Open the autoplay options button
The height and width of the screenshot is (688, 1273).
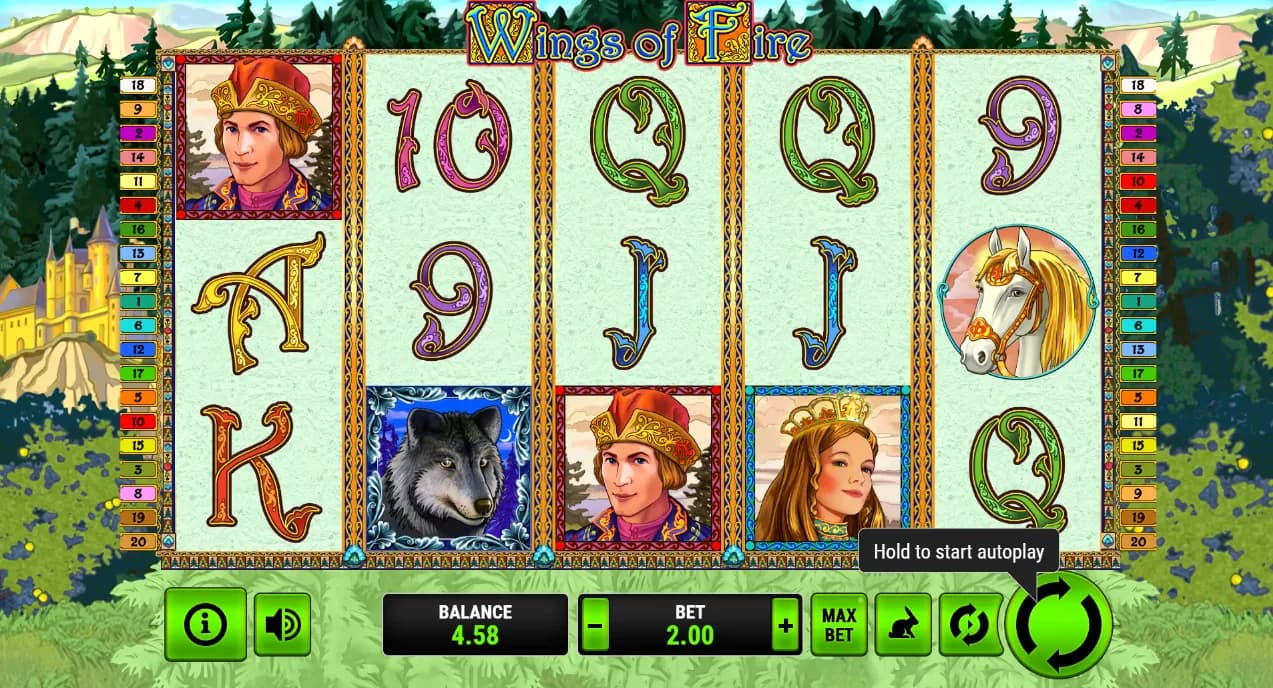[x=969, y=624]
